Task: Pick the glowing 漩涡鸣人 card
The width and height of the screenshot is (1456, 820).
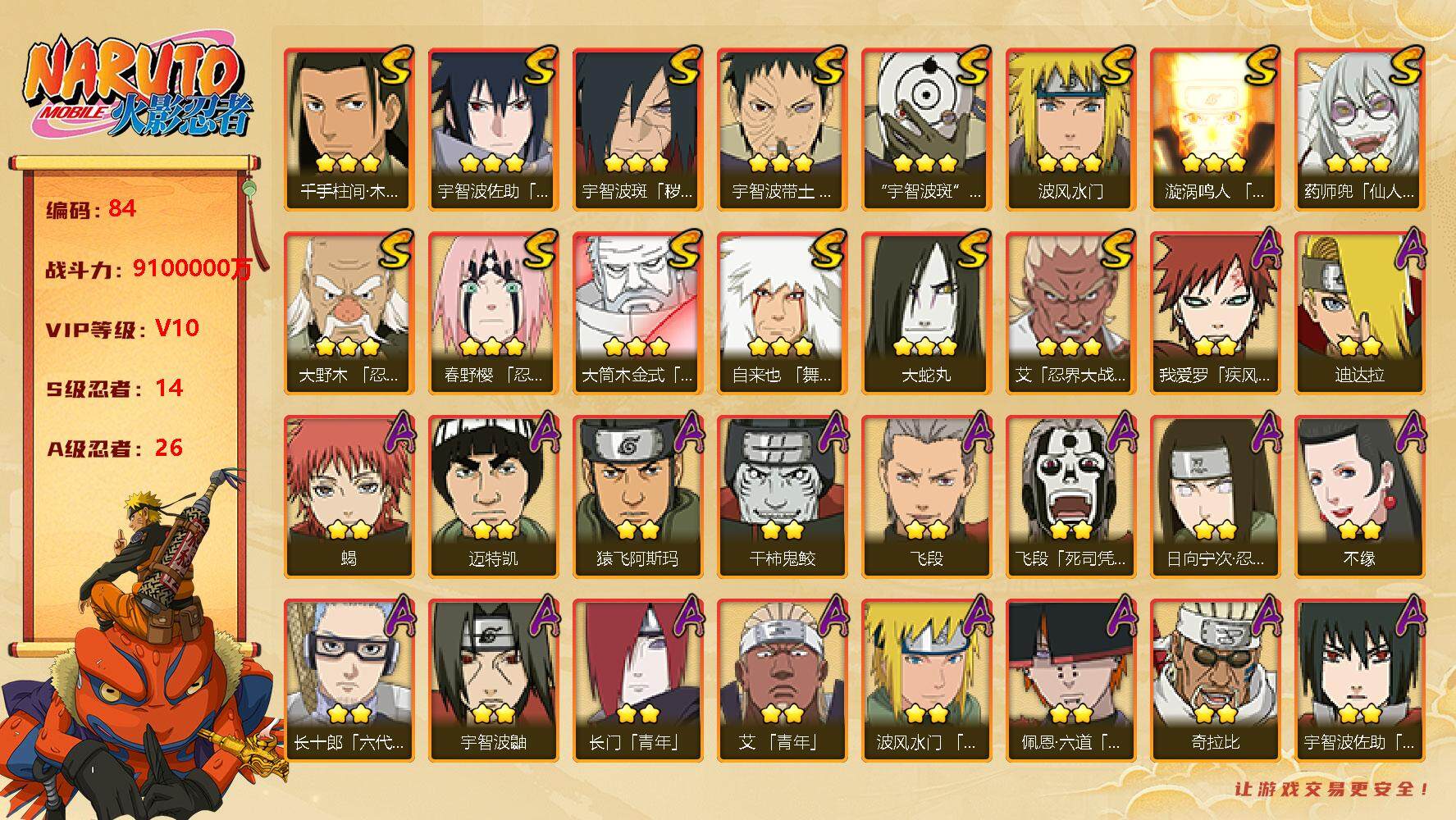Action: pyautogui.click(x=1215, y=129)
